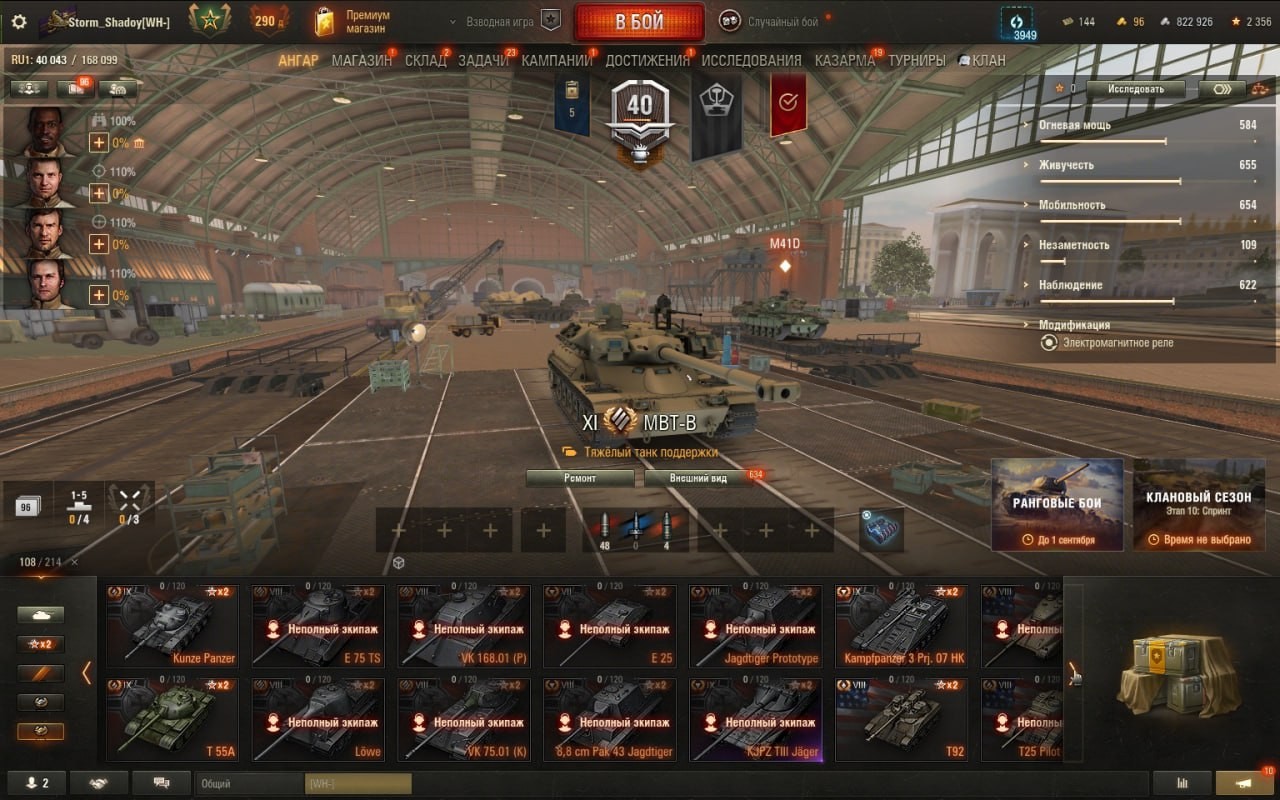The image size is (1280, 800).
Task: Click the Ремонт button
Action: tap(580, 478)
